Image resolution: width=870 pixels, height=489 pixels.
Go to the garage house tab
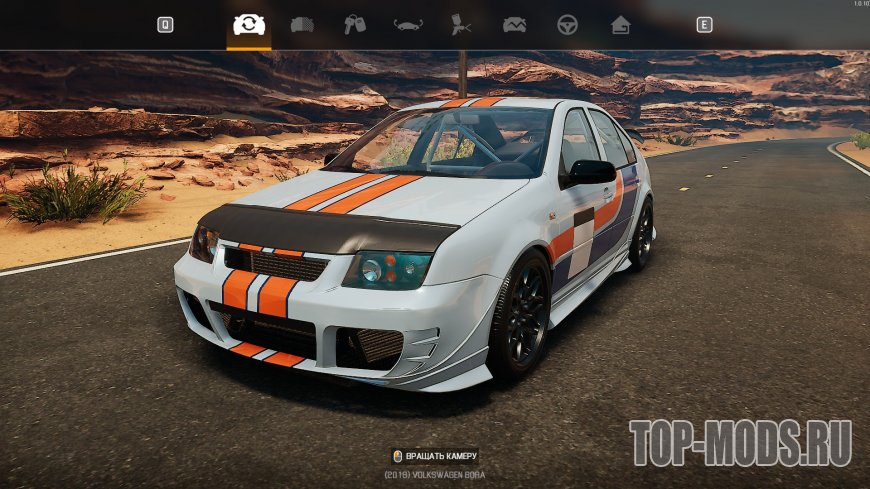[621, 25]
